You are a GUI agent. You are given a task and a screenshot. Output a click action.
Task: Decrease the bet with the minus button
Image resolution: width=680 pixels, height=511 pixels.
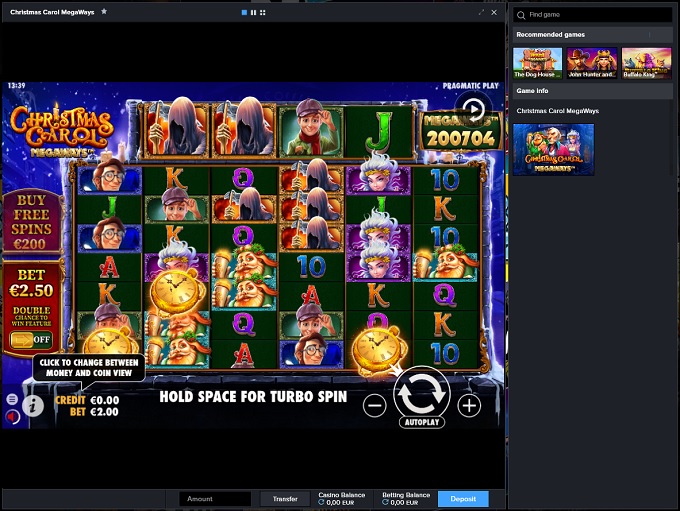pyautogui.click(x=374, y=405)
